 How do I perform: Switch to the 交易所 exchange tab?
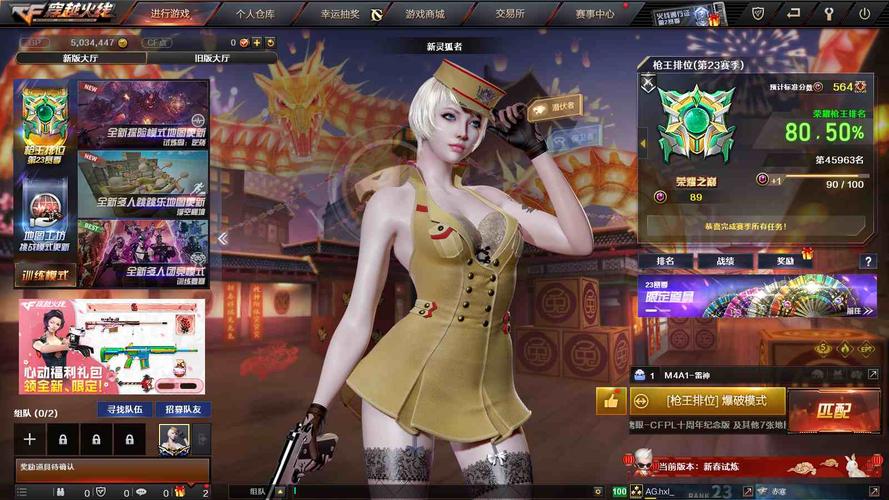[510, 14]
